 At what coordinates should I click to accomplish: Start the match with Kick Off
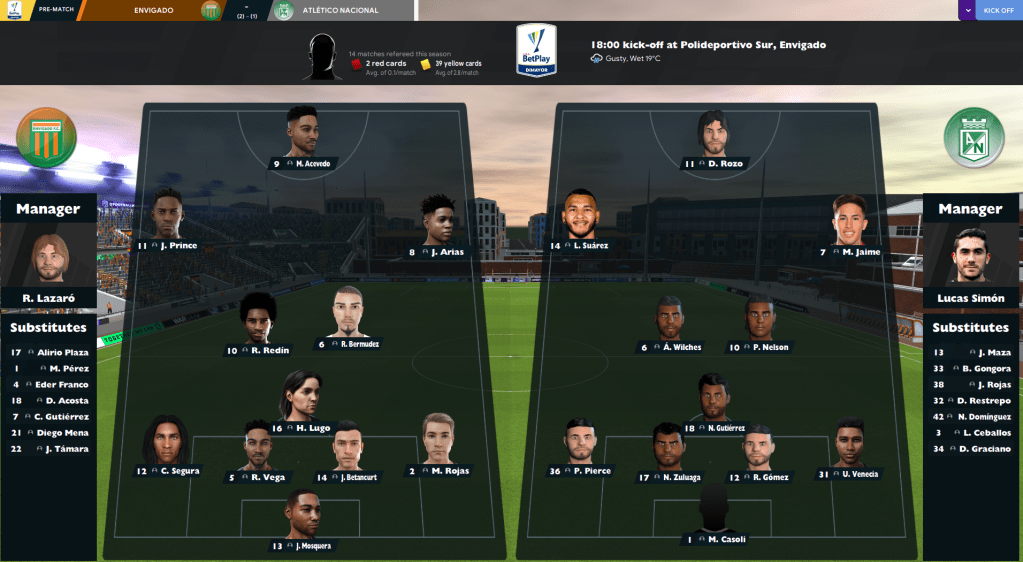click(998, 10)
